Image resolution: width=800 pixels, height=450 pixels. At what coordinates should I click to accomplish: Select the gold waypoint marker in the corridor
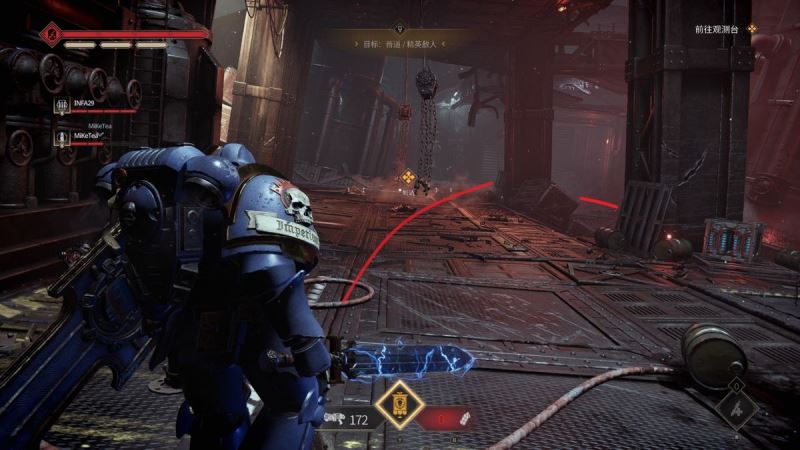408,178
